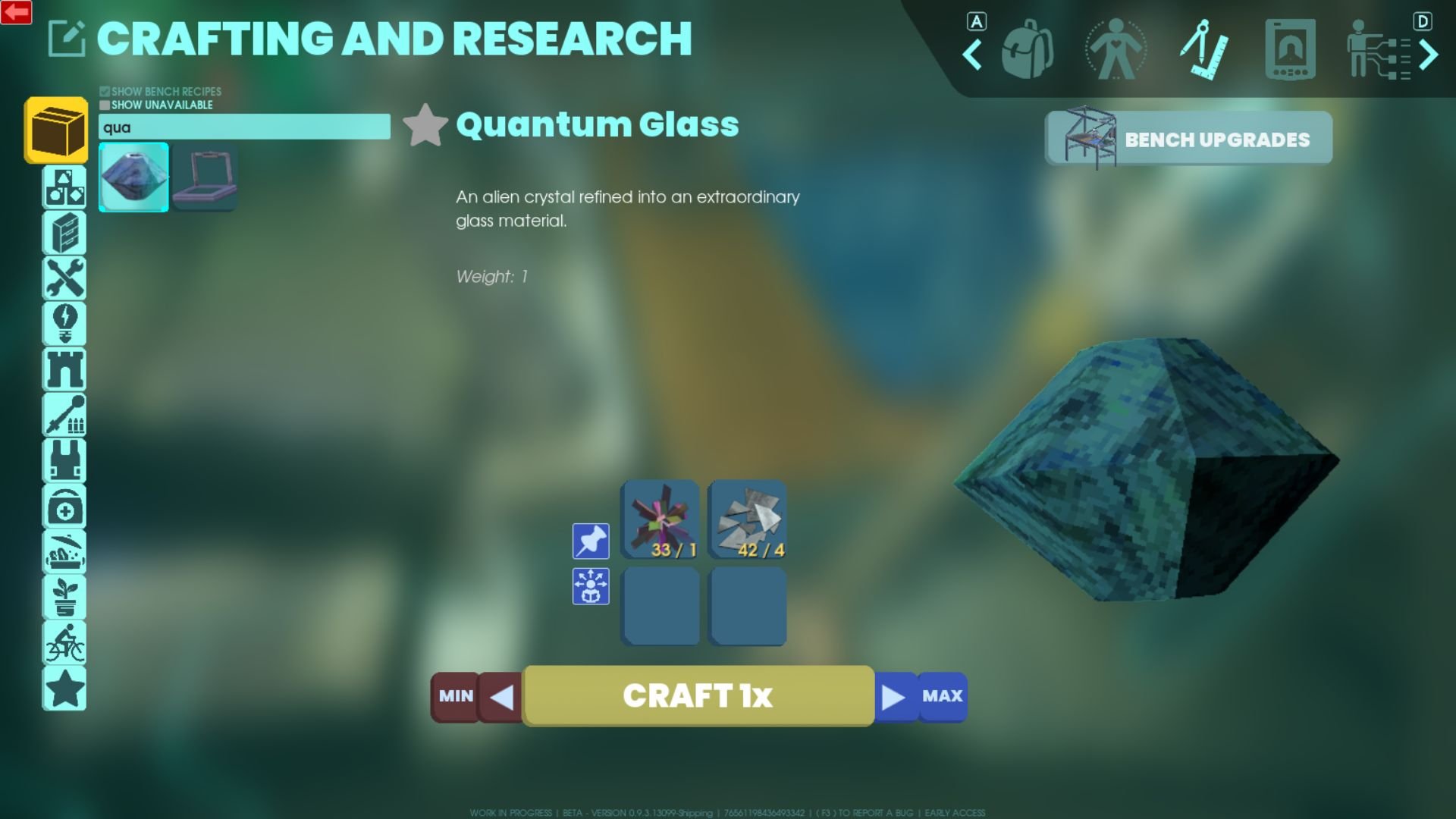Set craft amount to MAX
Screen dimensions: 1456x819
942,696
